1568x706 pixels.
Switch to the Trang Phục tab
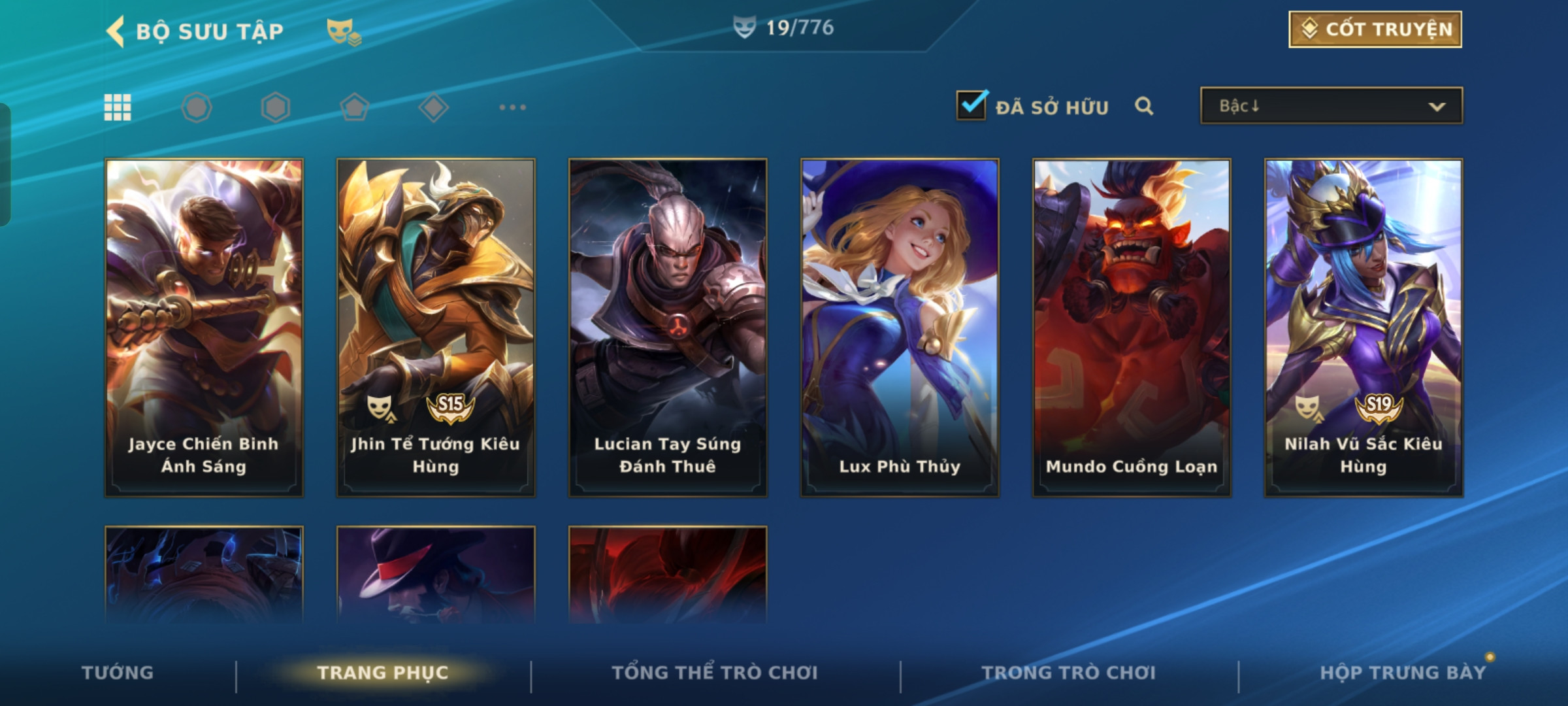(x=383, y=673)
